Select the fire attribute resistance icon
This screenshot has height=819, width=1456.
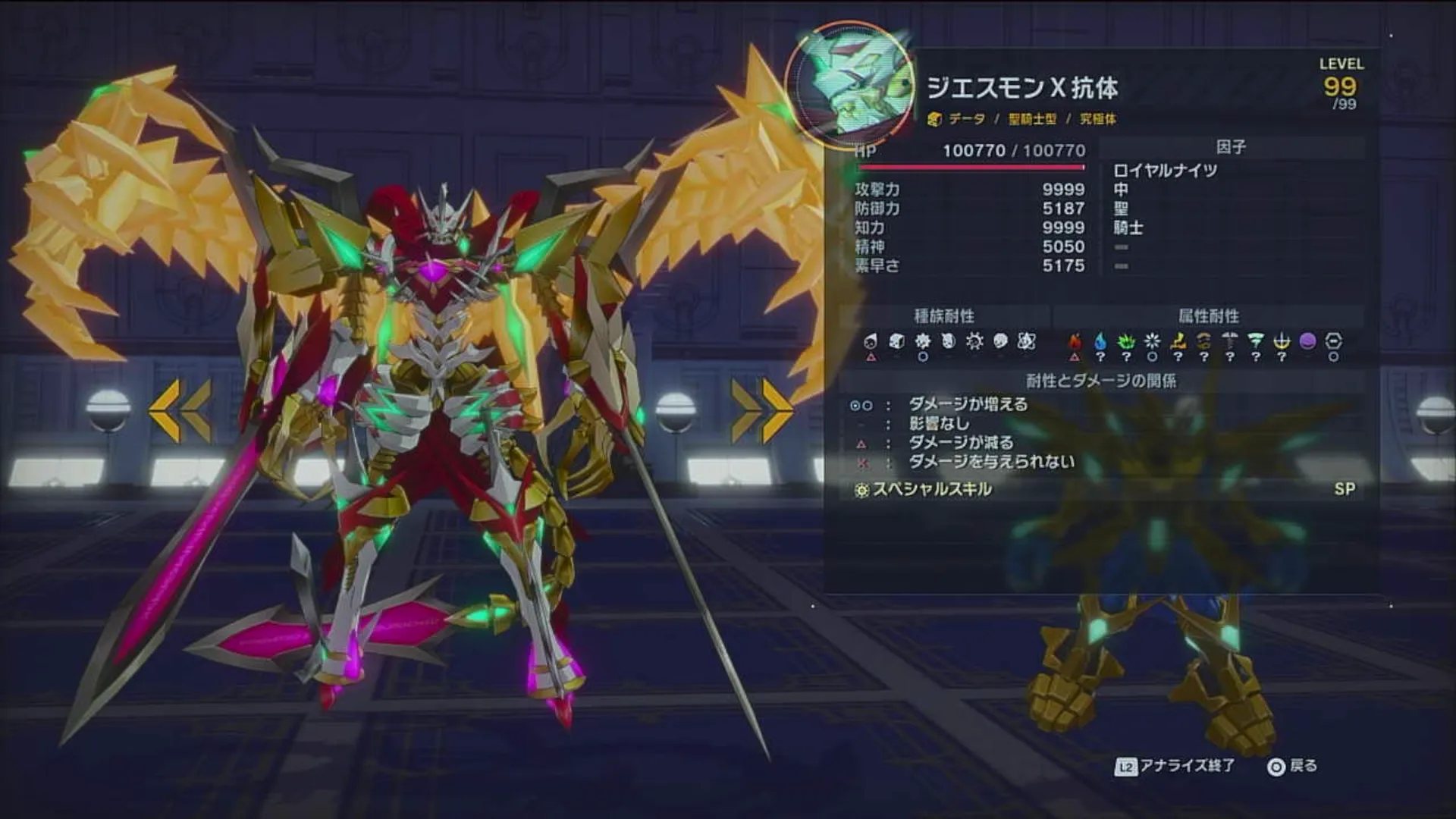1074,340
